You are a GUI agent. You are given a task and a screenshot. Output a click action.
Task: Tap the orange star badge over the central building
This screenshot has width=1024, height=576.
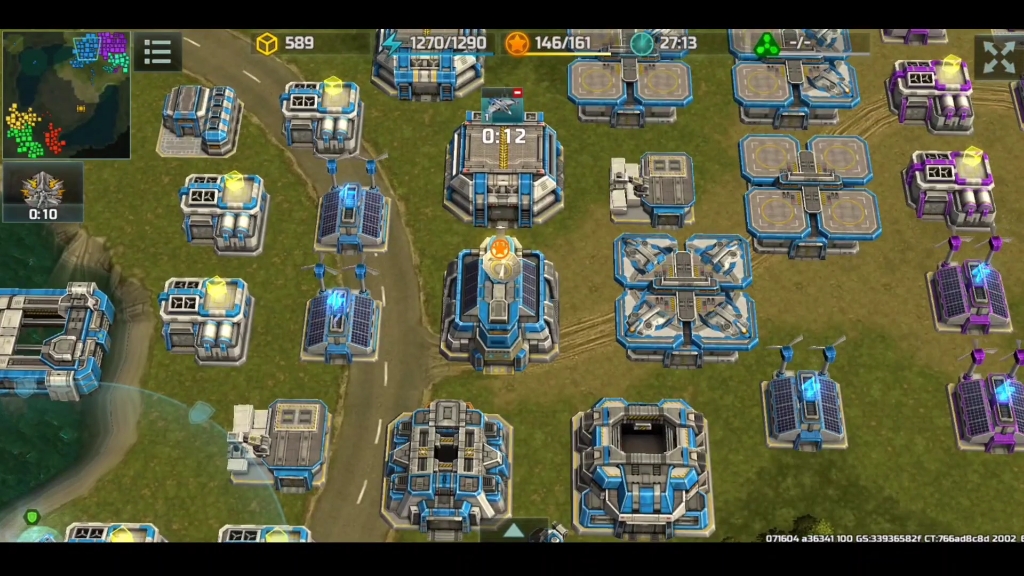click(x=497, y=248)
